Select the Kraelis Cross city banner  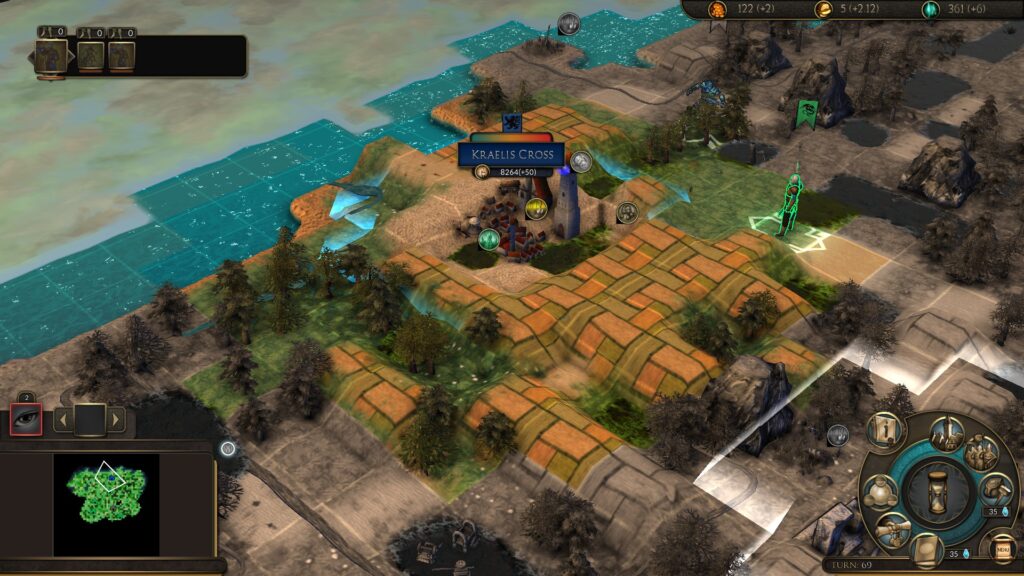coord(510,155)
